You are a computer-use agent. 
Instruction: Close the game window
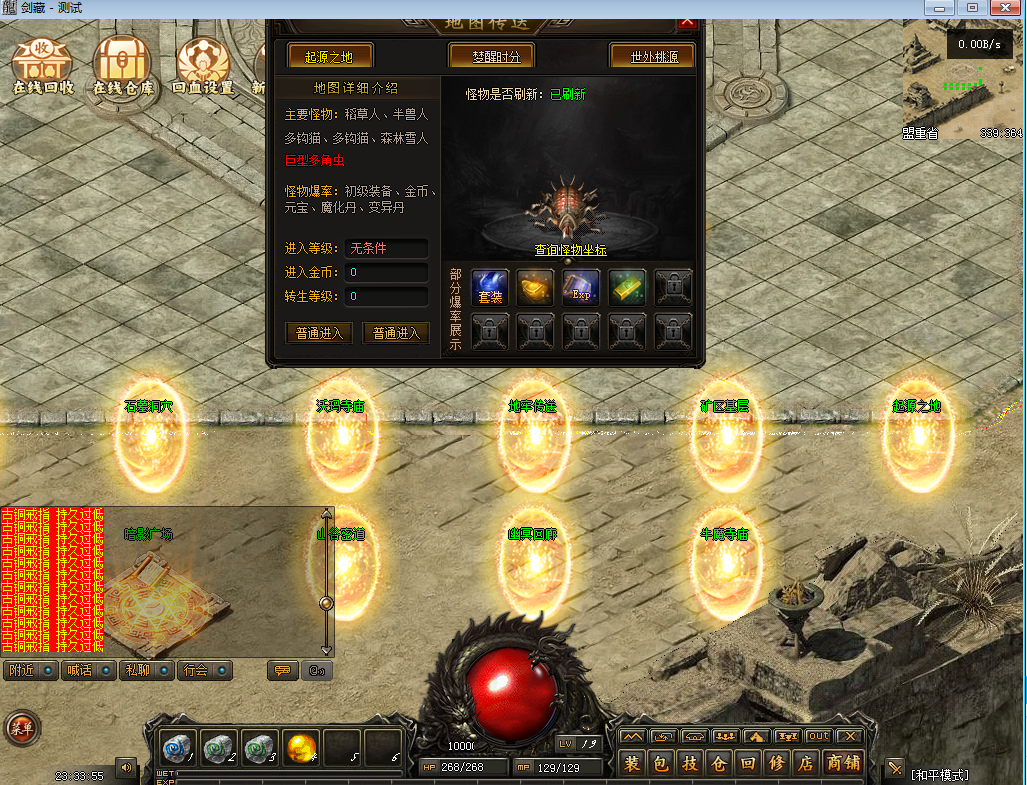click(1003, 8)
